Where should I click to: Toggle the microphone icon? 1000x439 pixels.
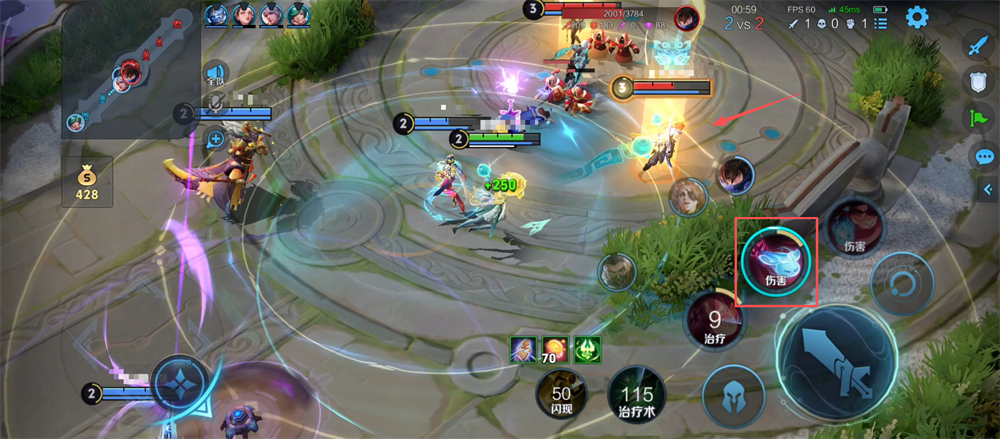point(214,104)
